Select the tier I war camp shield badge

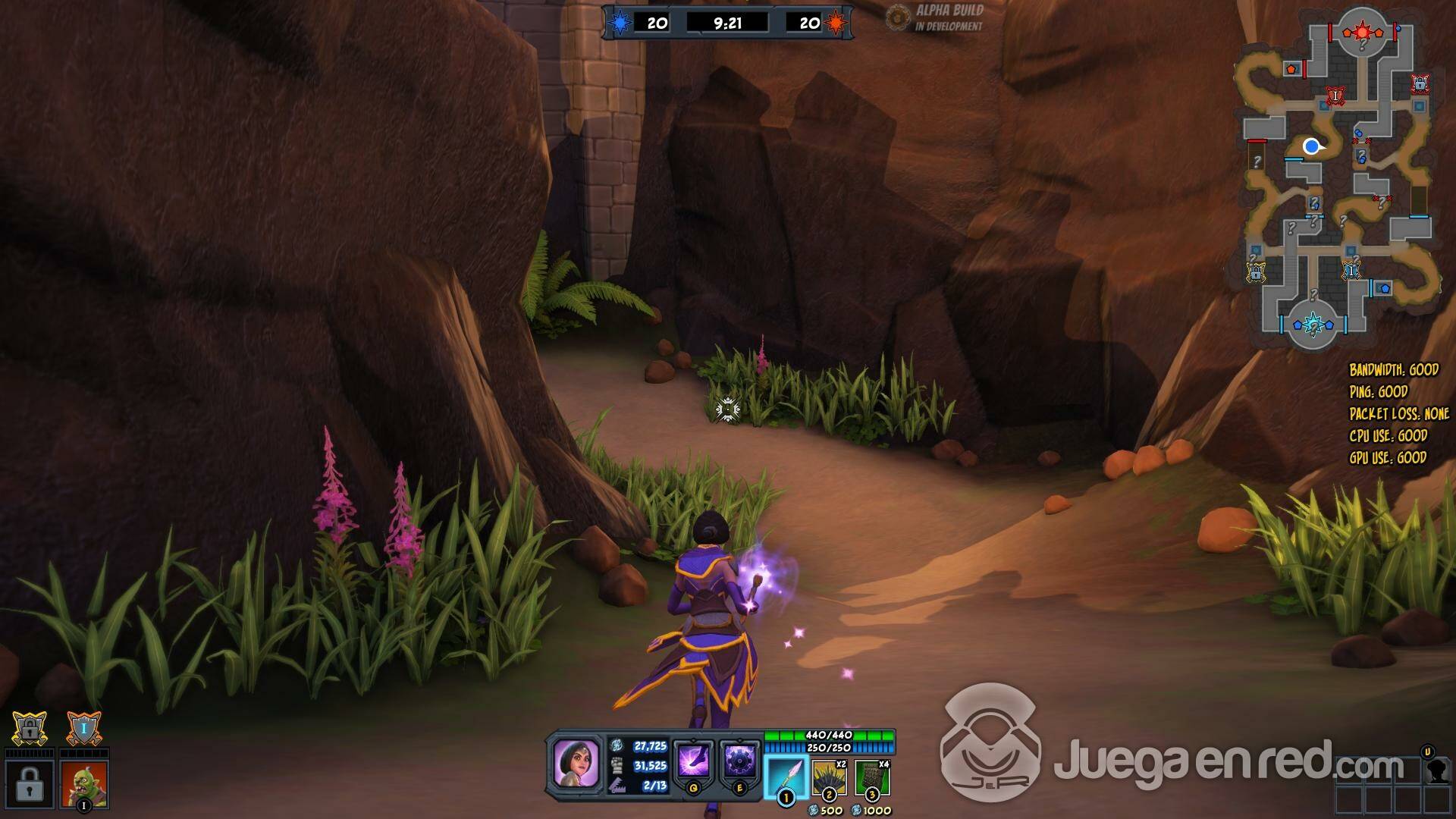pyautogui.click(x=83, y=730)
